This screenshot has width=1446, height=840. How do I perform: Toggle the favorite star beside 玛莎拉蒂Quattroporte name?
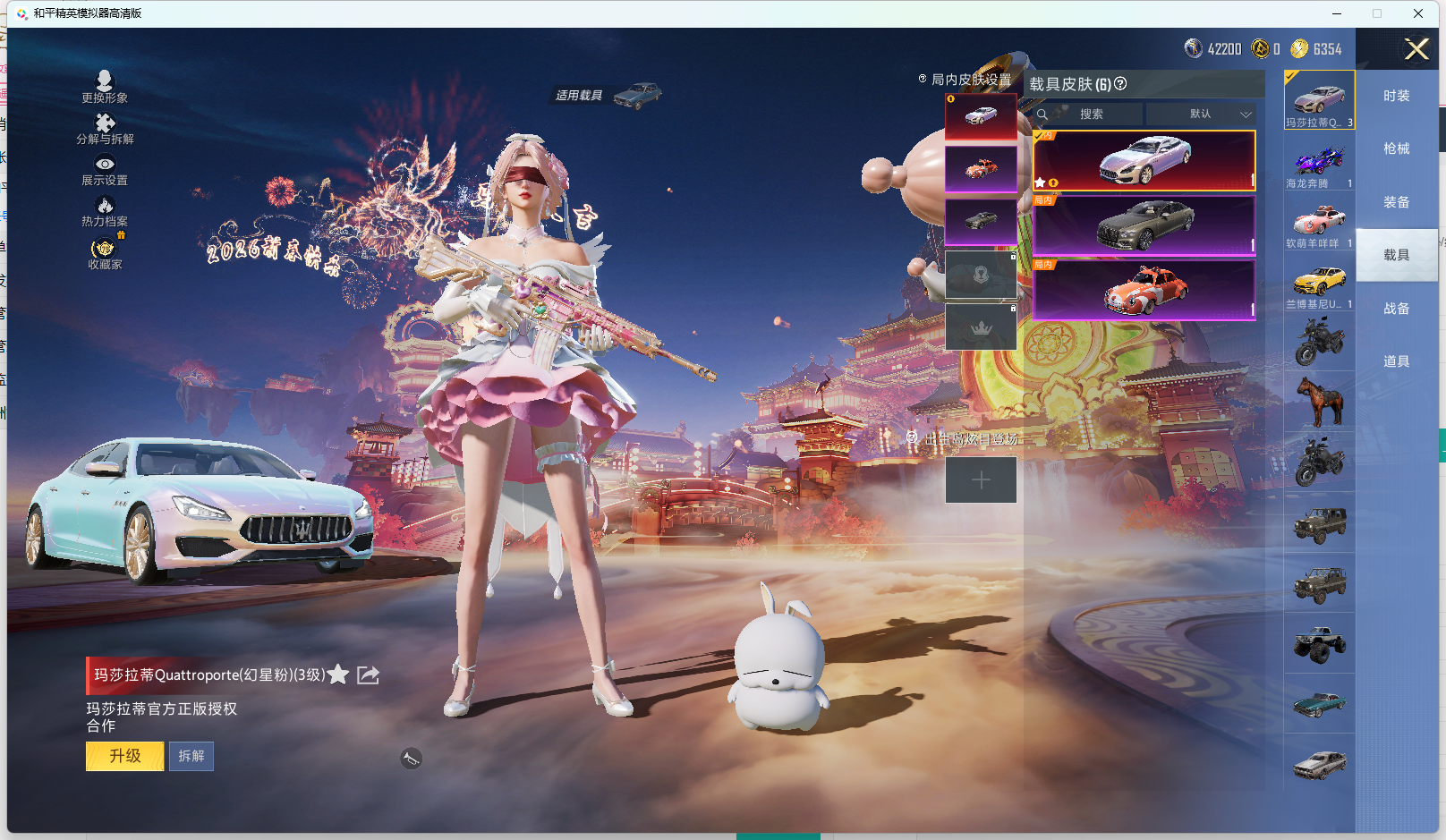pos(337,675)
